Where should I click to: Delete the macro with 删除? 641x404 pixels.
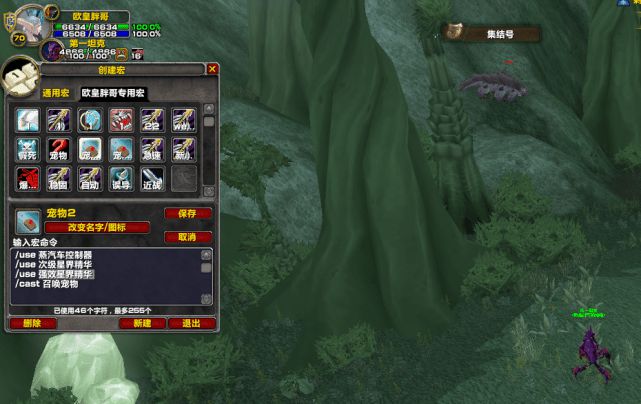pyautogui.click(x=32, y=323)
